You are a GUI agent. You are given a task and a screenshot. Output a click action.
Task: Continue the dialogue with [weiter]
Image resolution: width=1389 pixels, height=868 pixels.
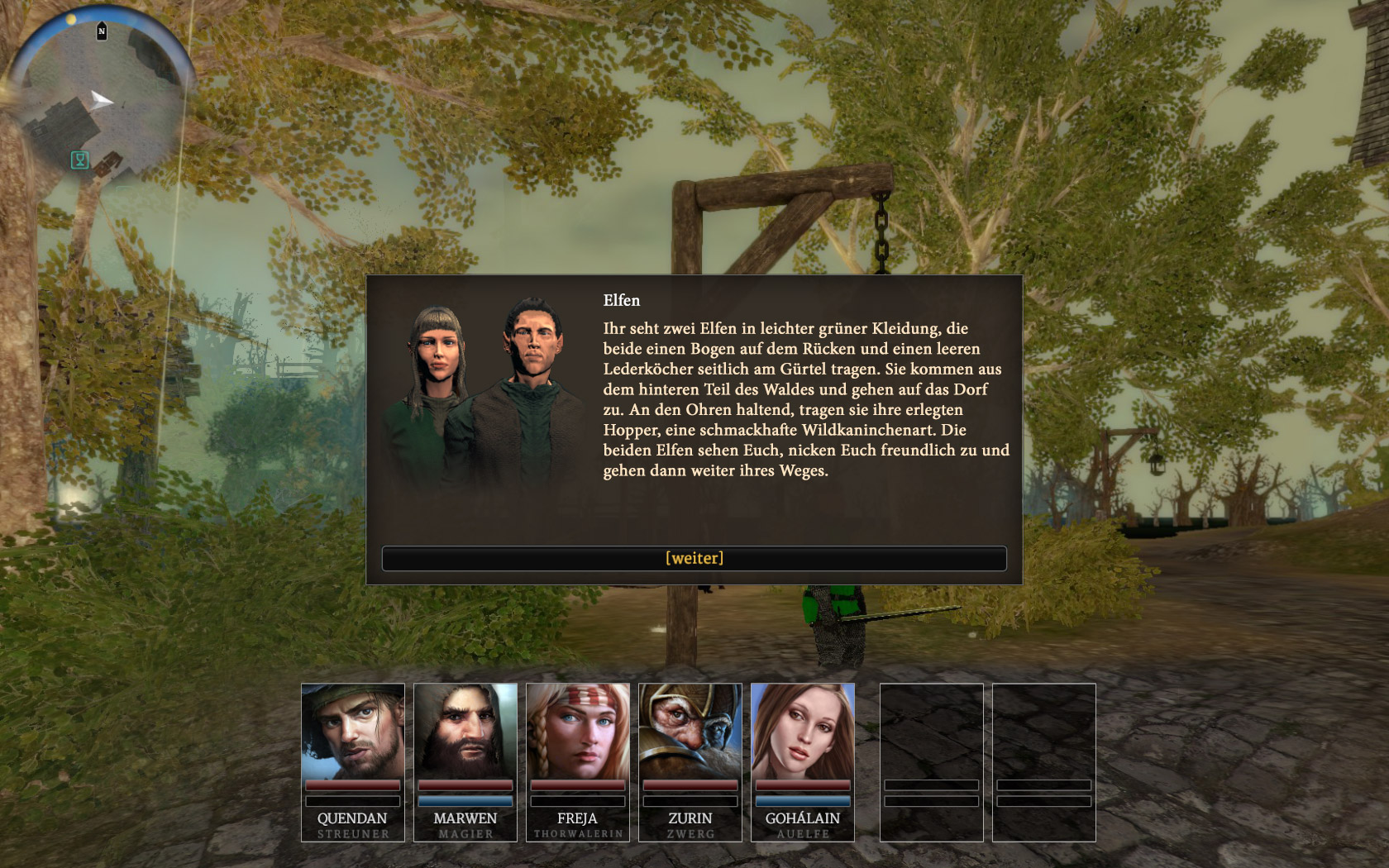click(694, 558)
